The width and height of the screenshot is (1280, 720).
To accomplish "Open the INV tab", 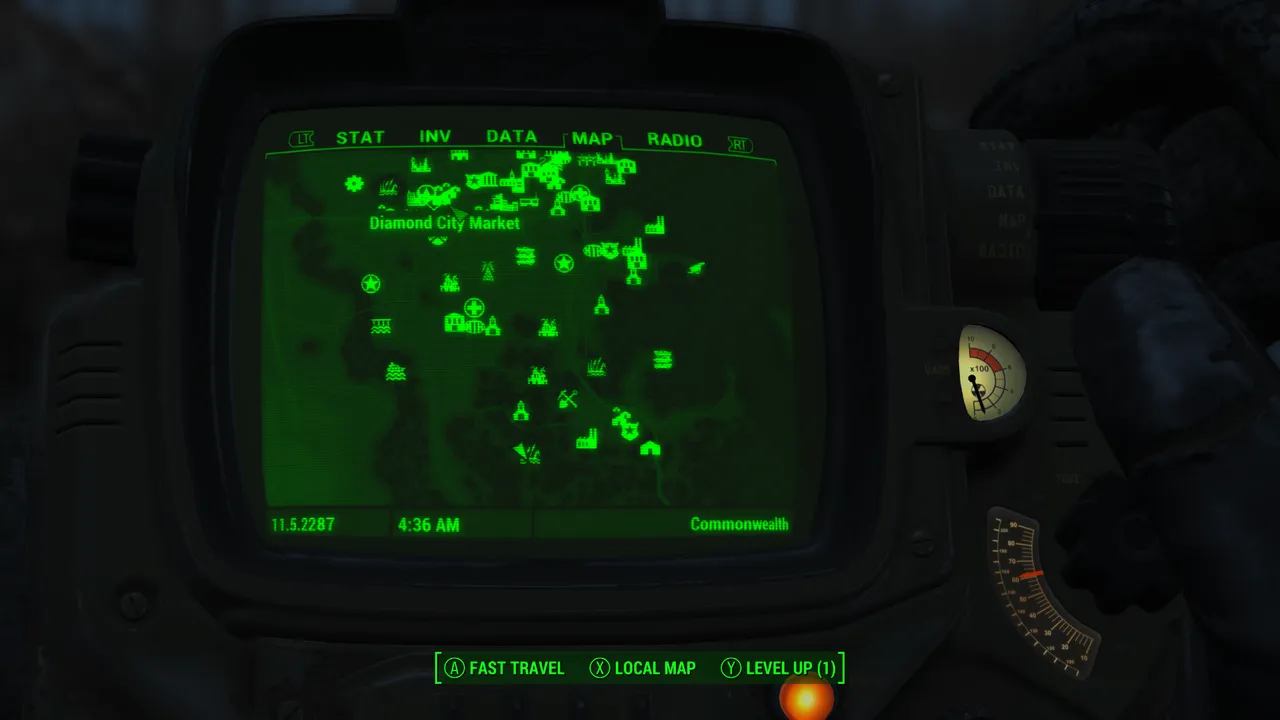I will tap(435, 137).
